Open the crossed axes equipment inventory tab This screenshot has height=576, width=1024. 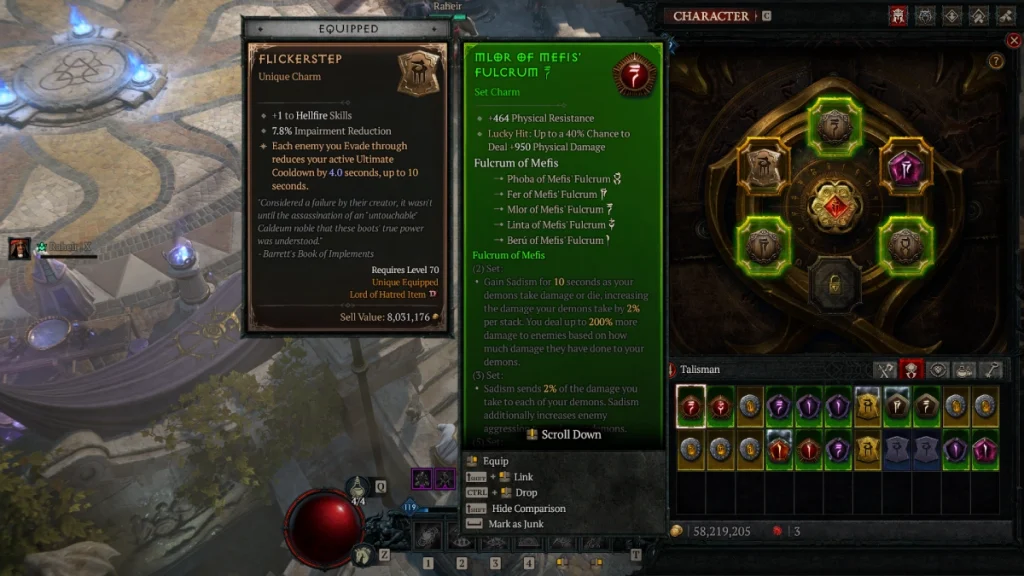coord(883,370)
